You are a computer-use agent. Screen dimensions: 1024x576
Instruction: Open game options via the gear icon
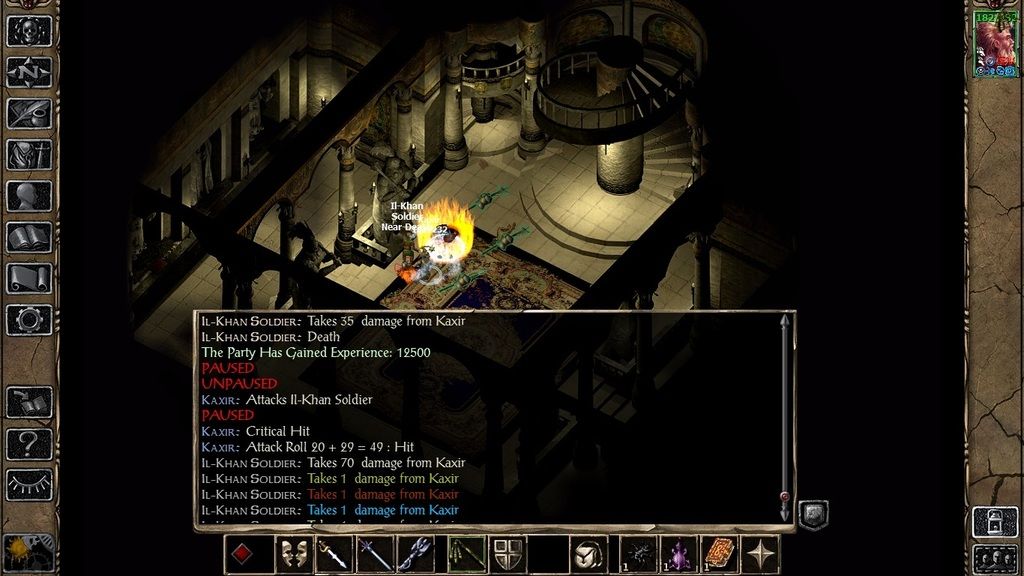point(29,319)
